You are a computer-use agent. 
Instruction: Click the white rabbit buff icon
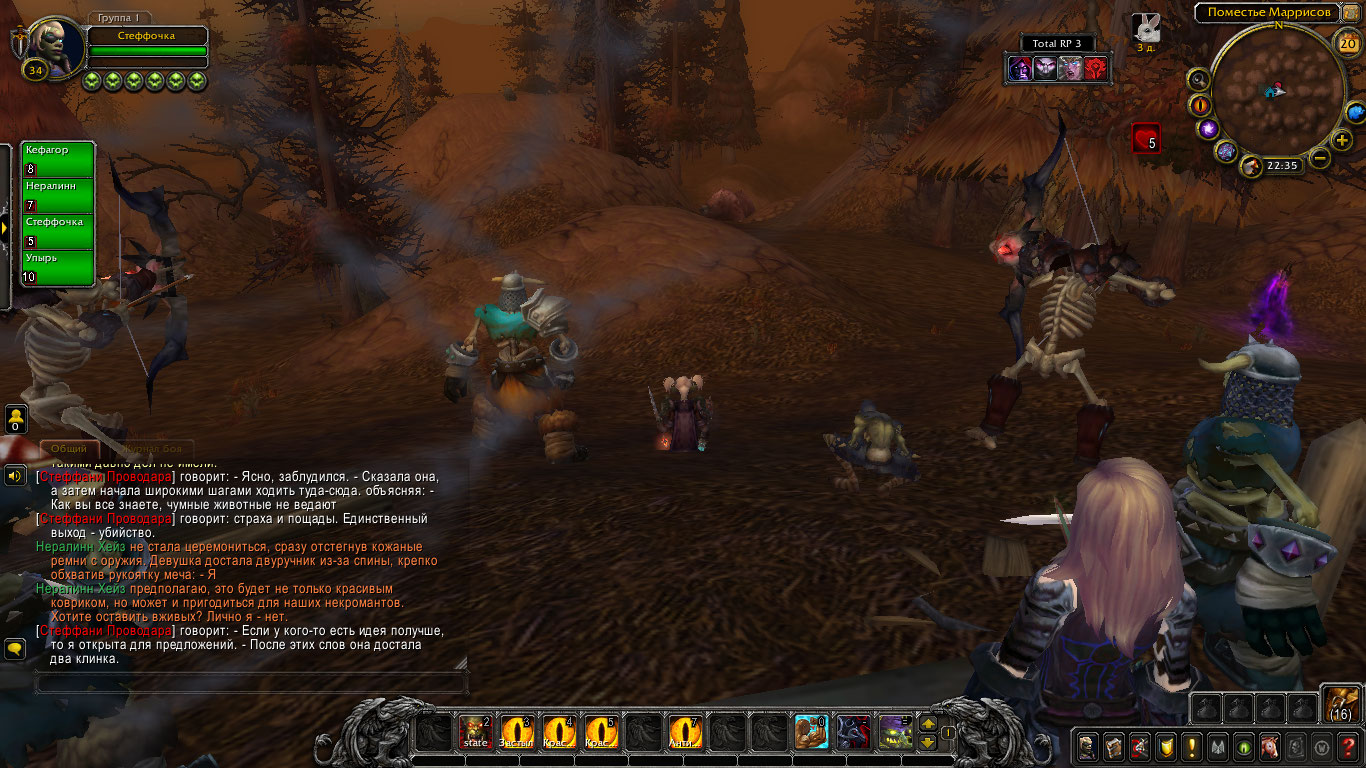click(1146, 28)
